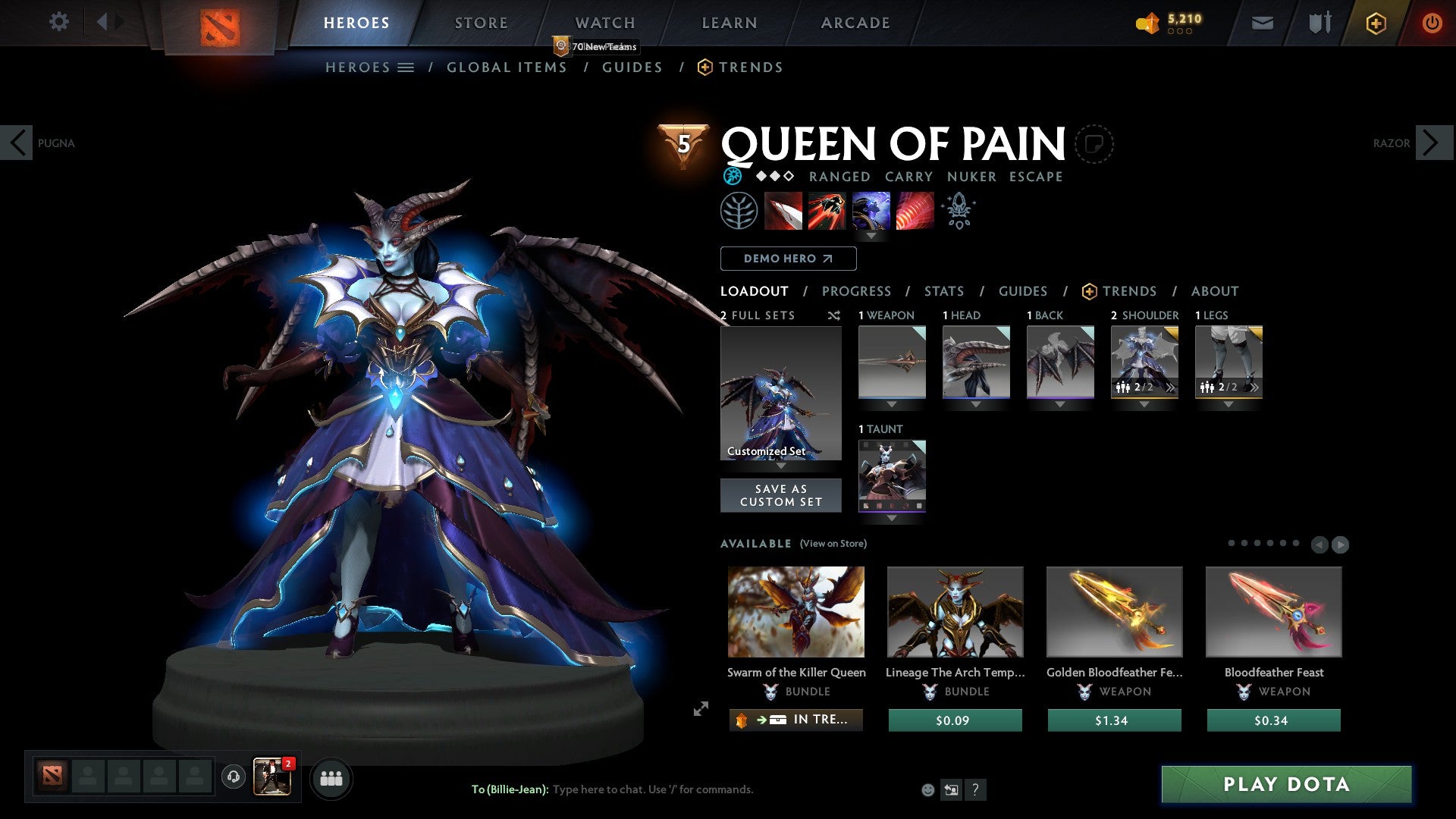This screenshot has width=1456, height=819.
Task: Open the View on Store link
Action: [x=831, y=544]
